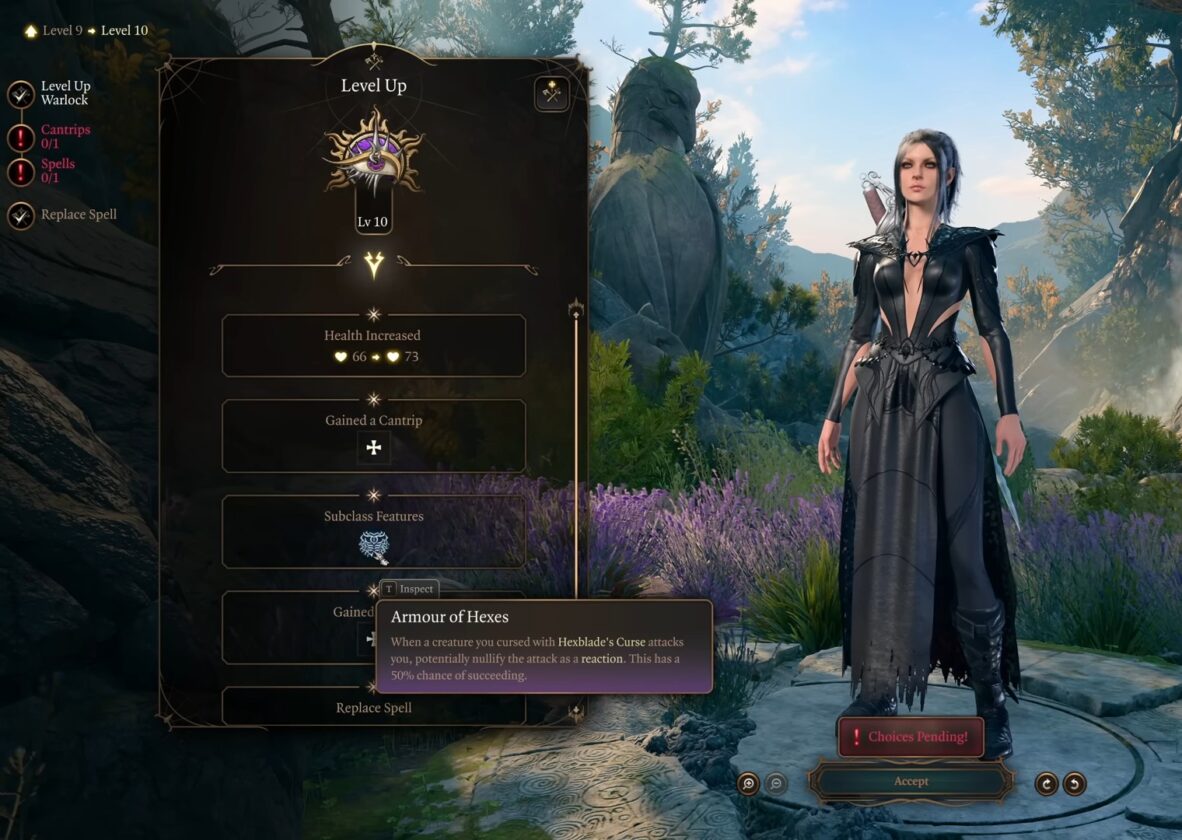Click the Armour of Hexes subclass feature icon

pyautogui.click(x=374, y=546)
